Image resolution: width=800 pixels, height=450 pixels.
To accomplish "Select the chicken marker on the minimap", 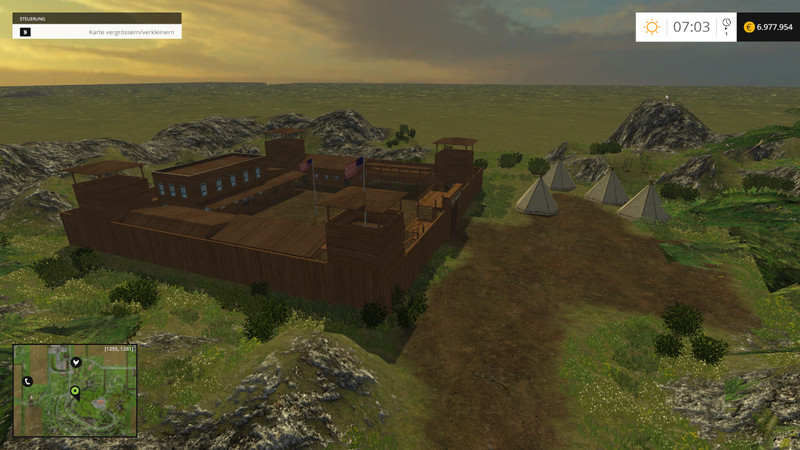I will pos(75,363).
